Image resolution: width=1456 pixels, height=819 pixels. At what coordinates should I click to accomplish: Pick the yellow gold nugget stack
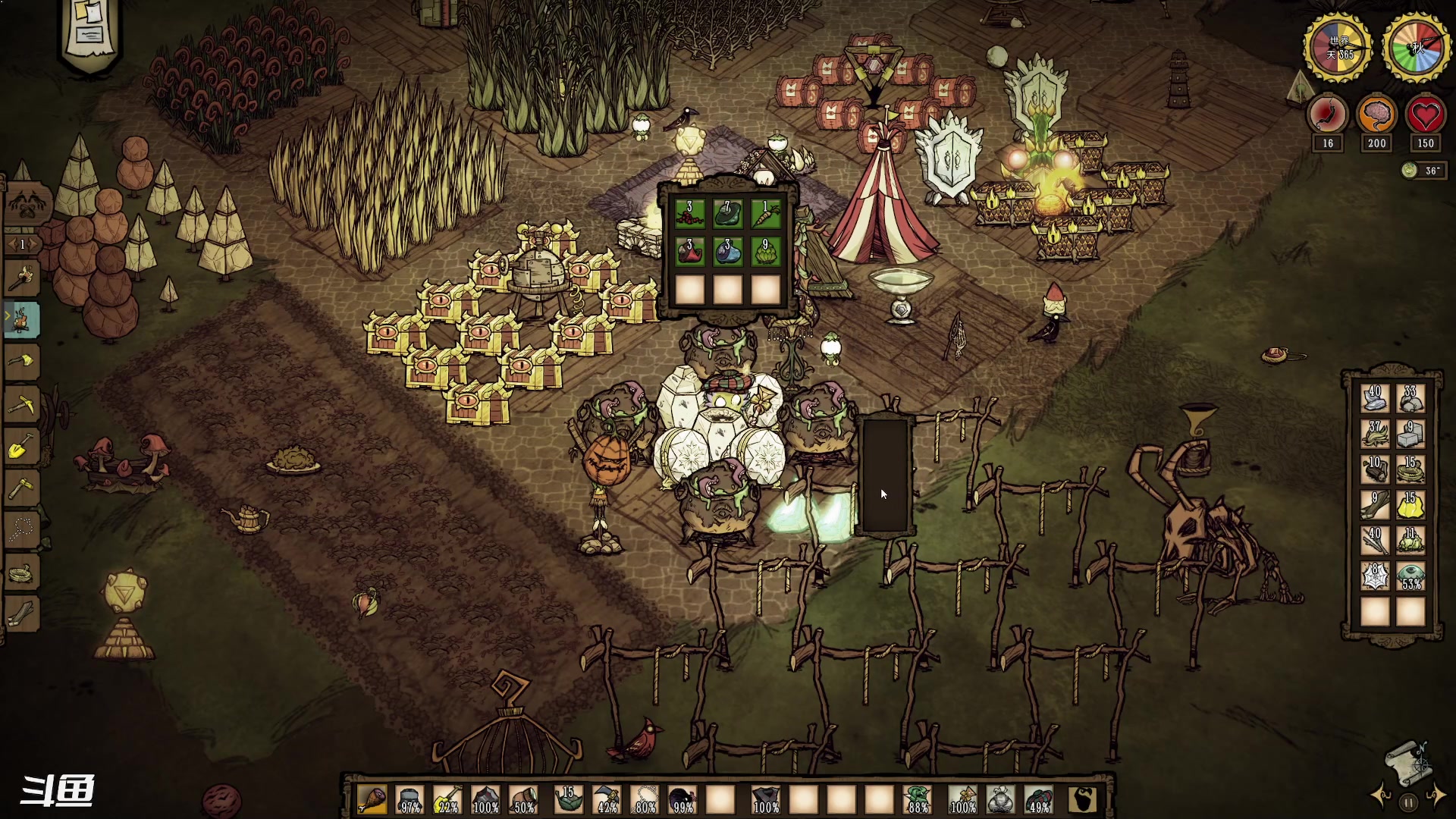(x=1410, y=505)
